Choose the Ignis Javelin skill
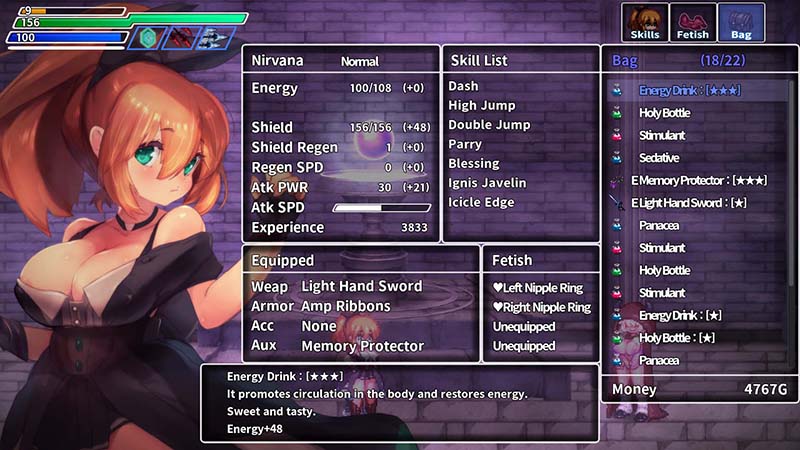The height and width of the screenshot is (450, 800). tap(488, 183)
